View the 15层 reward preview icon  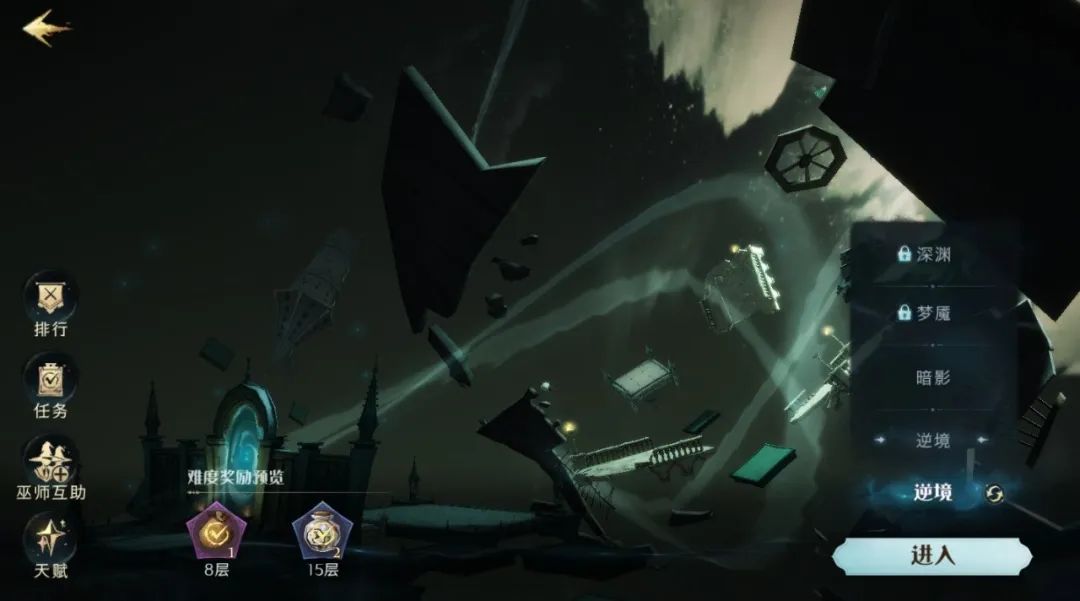(322, 532)
